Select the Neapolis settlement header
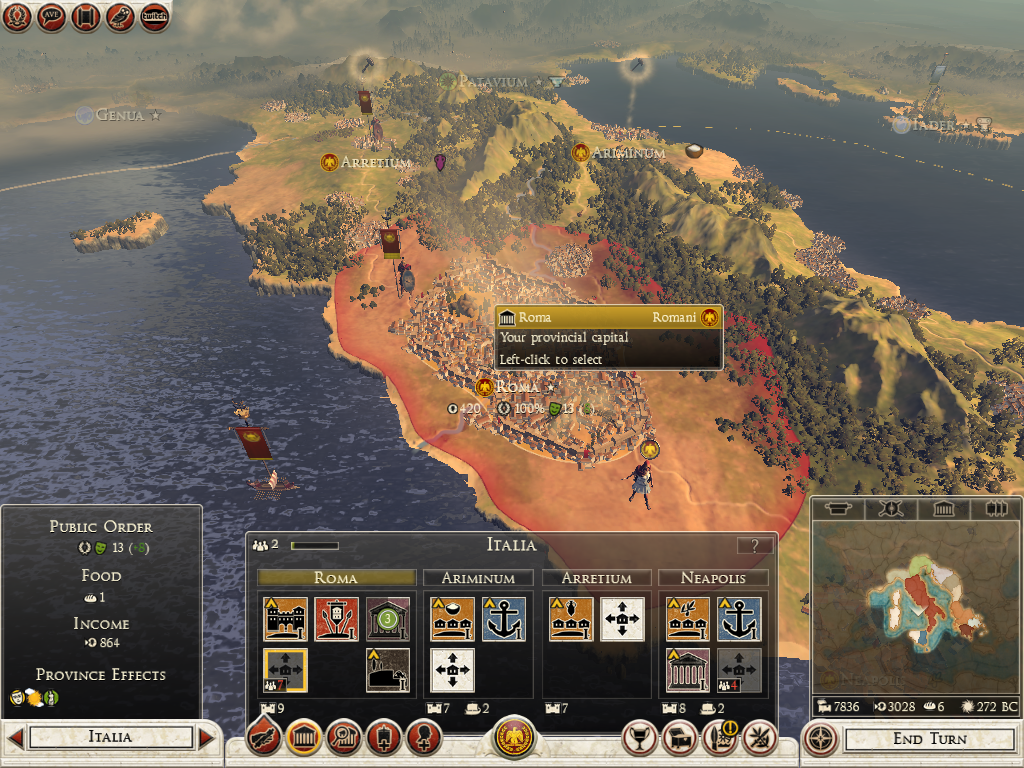 [x=712, y=578]
